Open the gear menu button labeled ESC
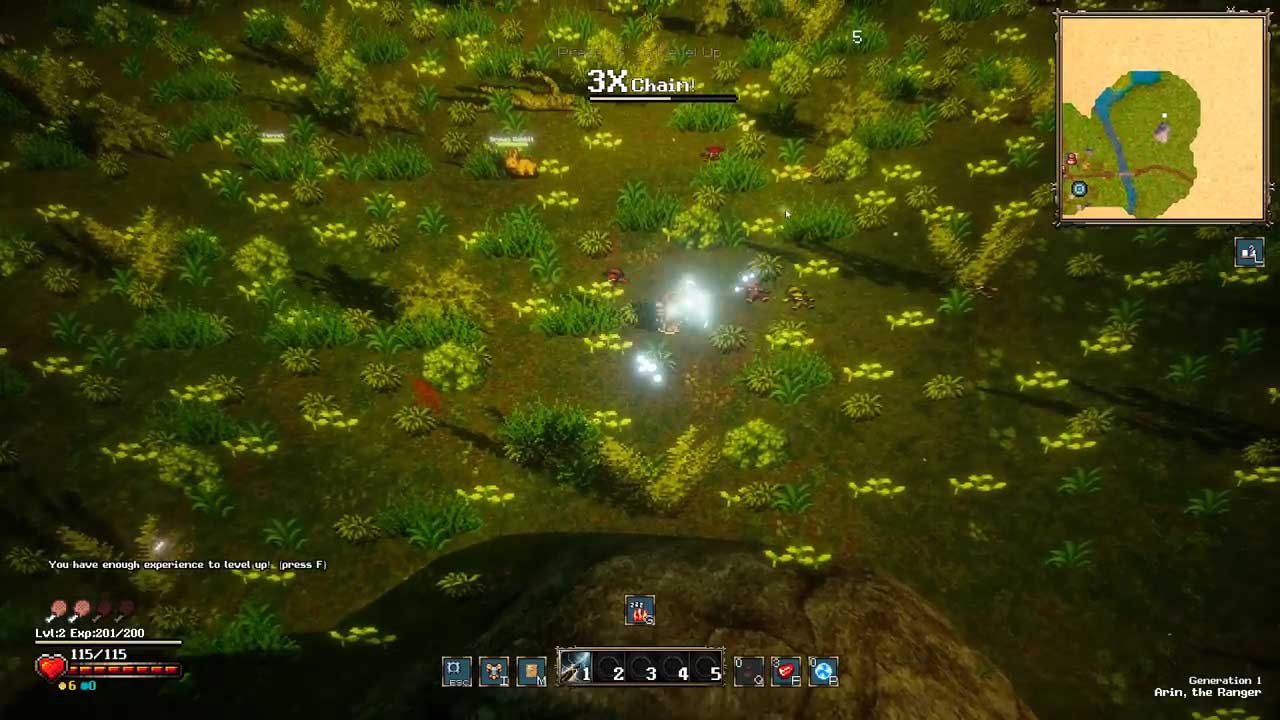 pos(454,670)
